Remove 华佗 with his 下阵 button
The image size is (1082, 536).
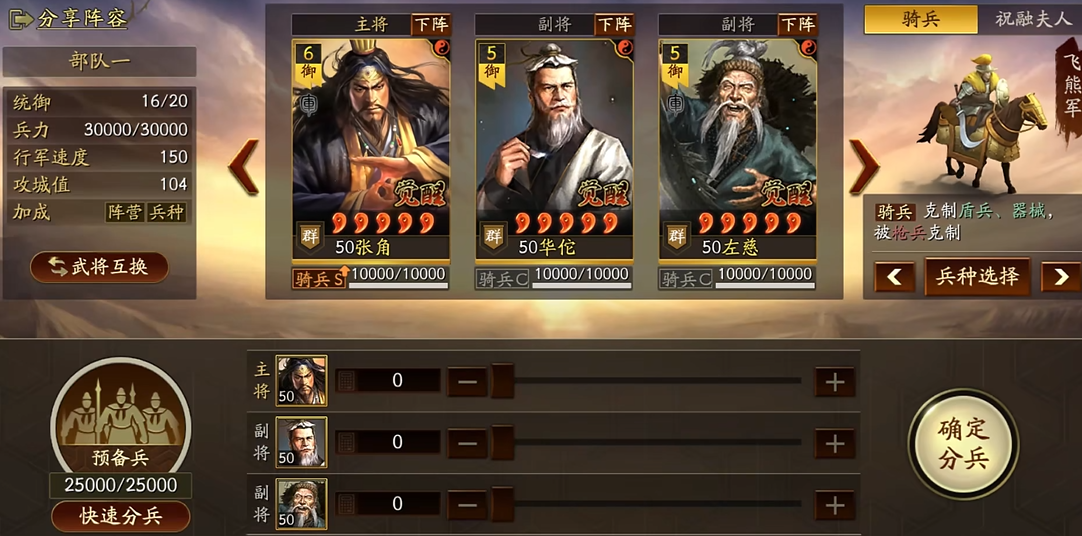click(x=615, y=24)
